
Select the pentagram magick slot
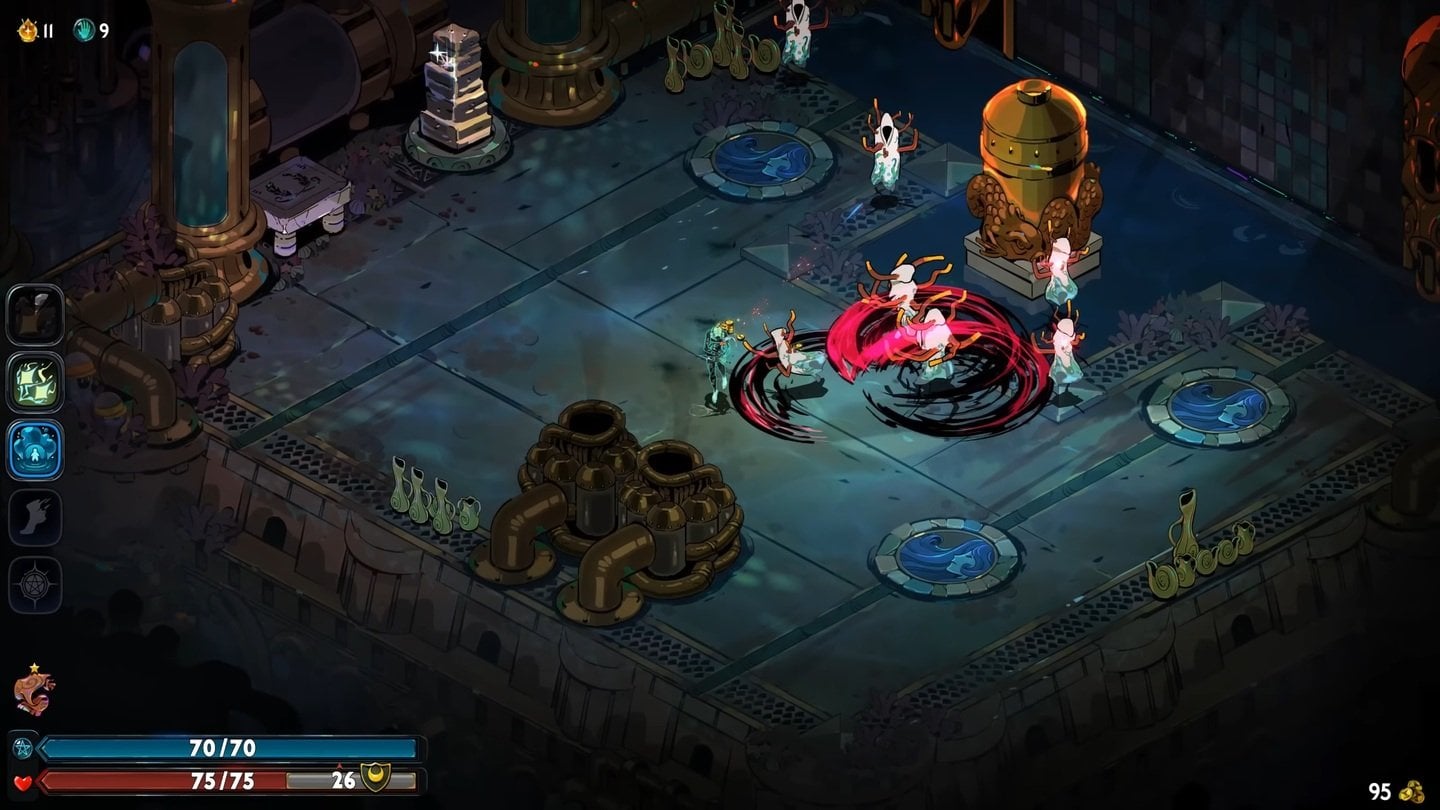35,584
